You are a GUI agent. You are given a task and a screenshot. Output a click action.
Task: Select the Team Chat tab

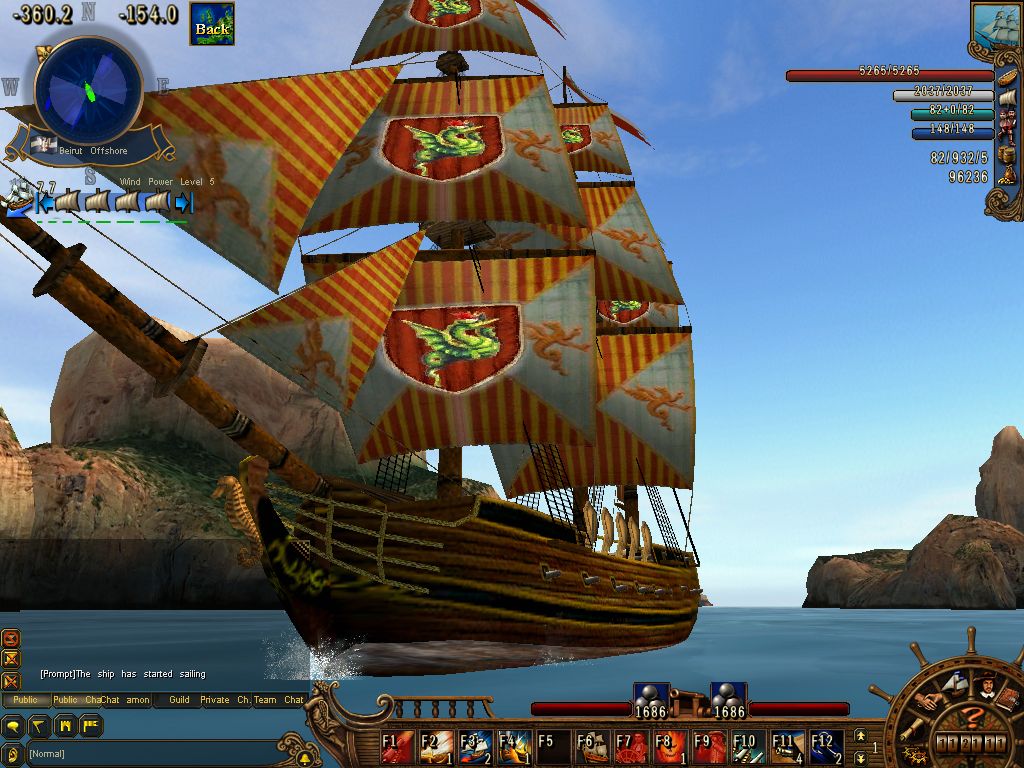click(x=278, y=700)
